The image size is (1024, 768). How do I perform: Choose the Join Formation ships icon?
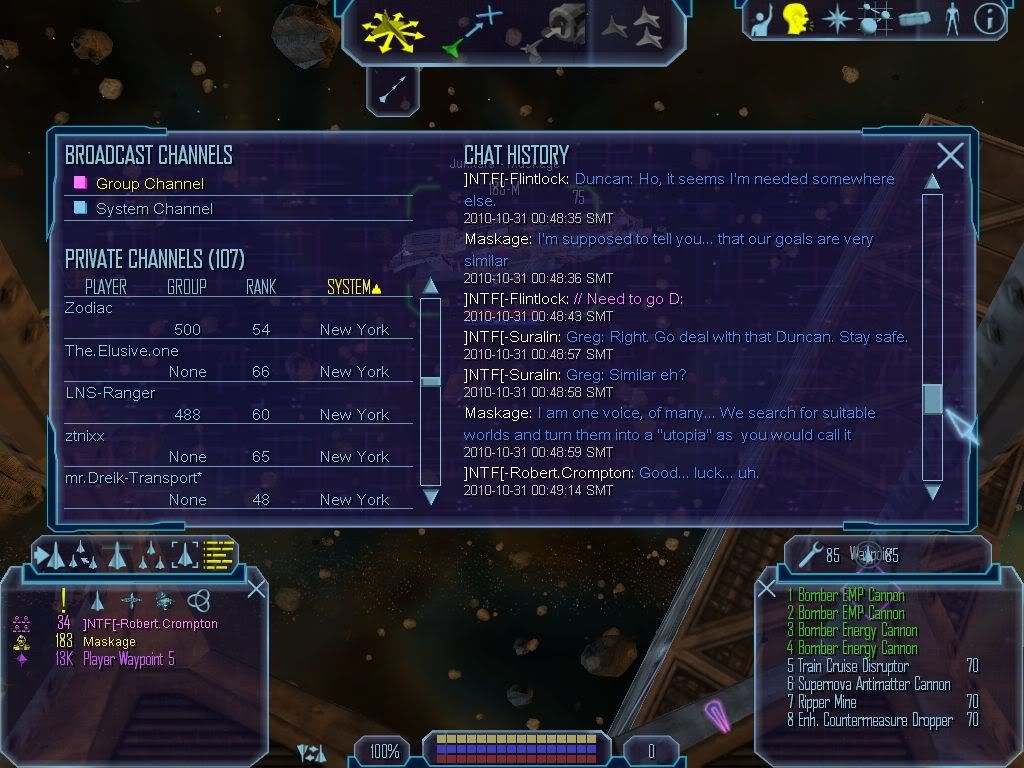[x=634, y=28]
